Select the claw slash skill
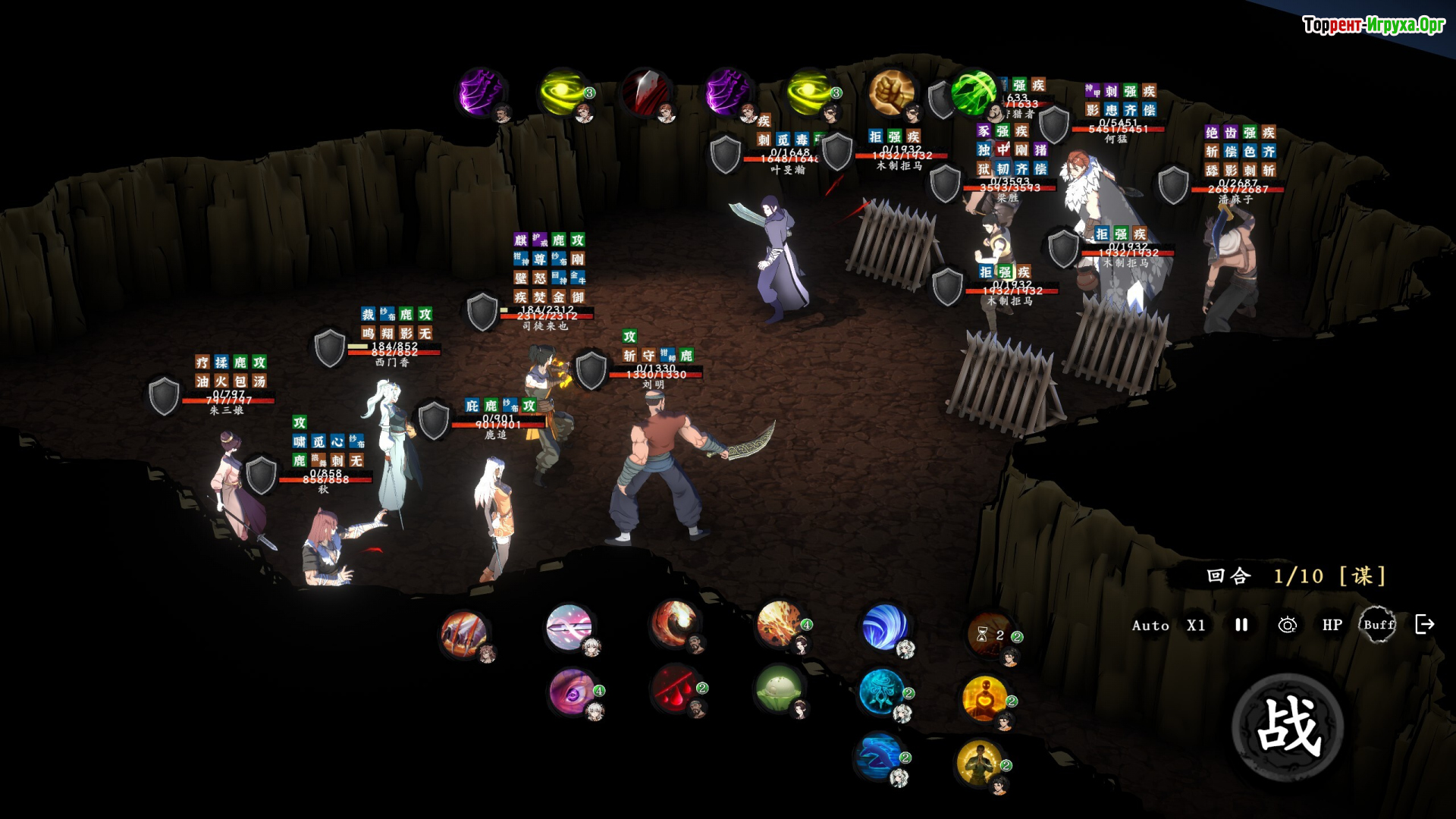 coord(463,633)
